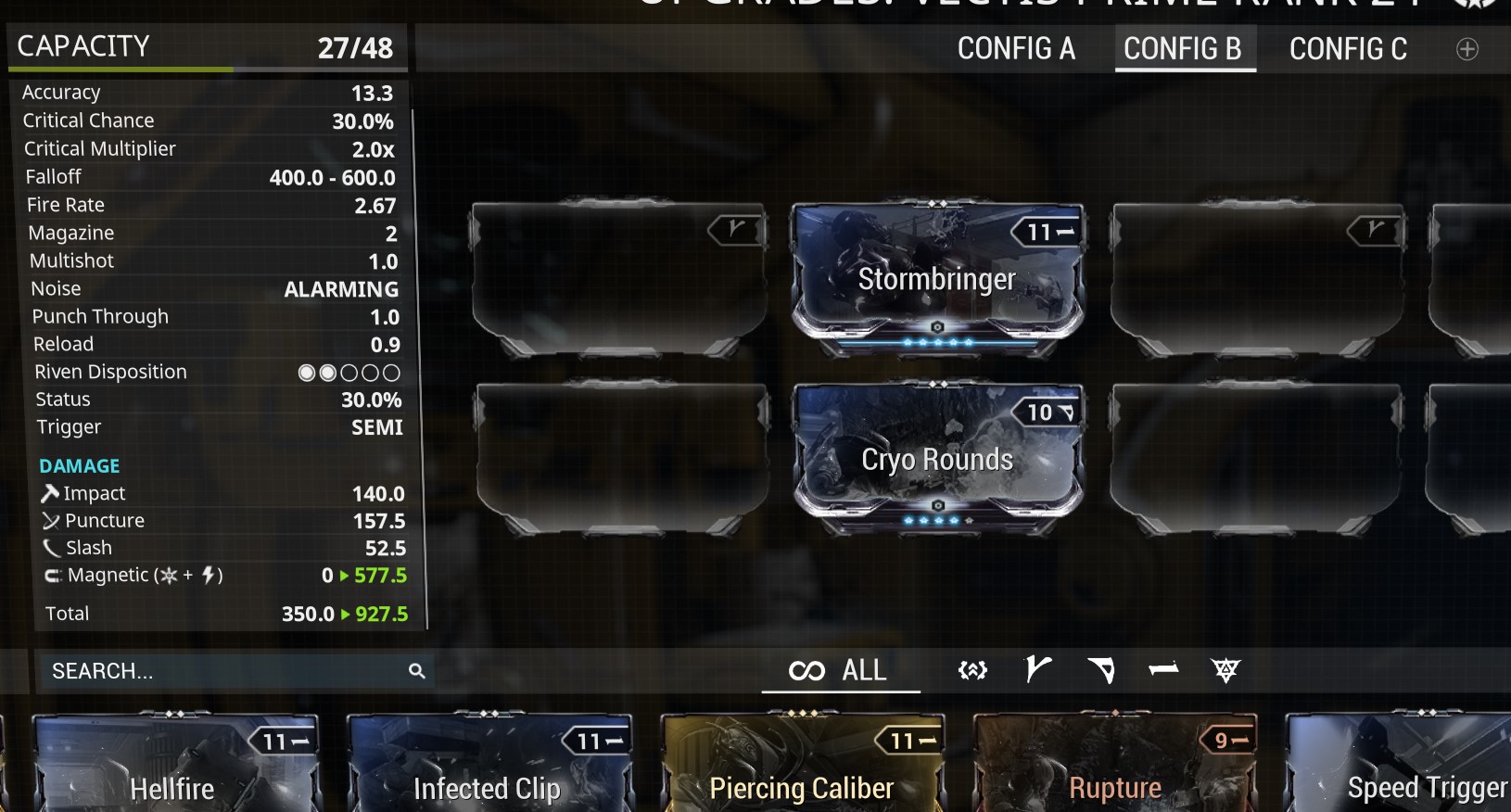Select the Config B tab
The width and height of the screenshot is (1511, 812).
(x=1183, y=48)
